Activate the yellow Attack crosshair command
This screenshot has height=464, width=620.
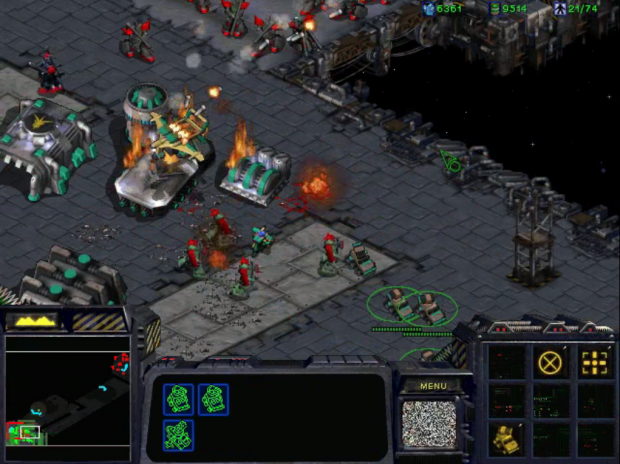point(595,362)
